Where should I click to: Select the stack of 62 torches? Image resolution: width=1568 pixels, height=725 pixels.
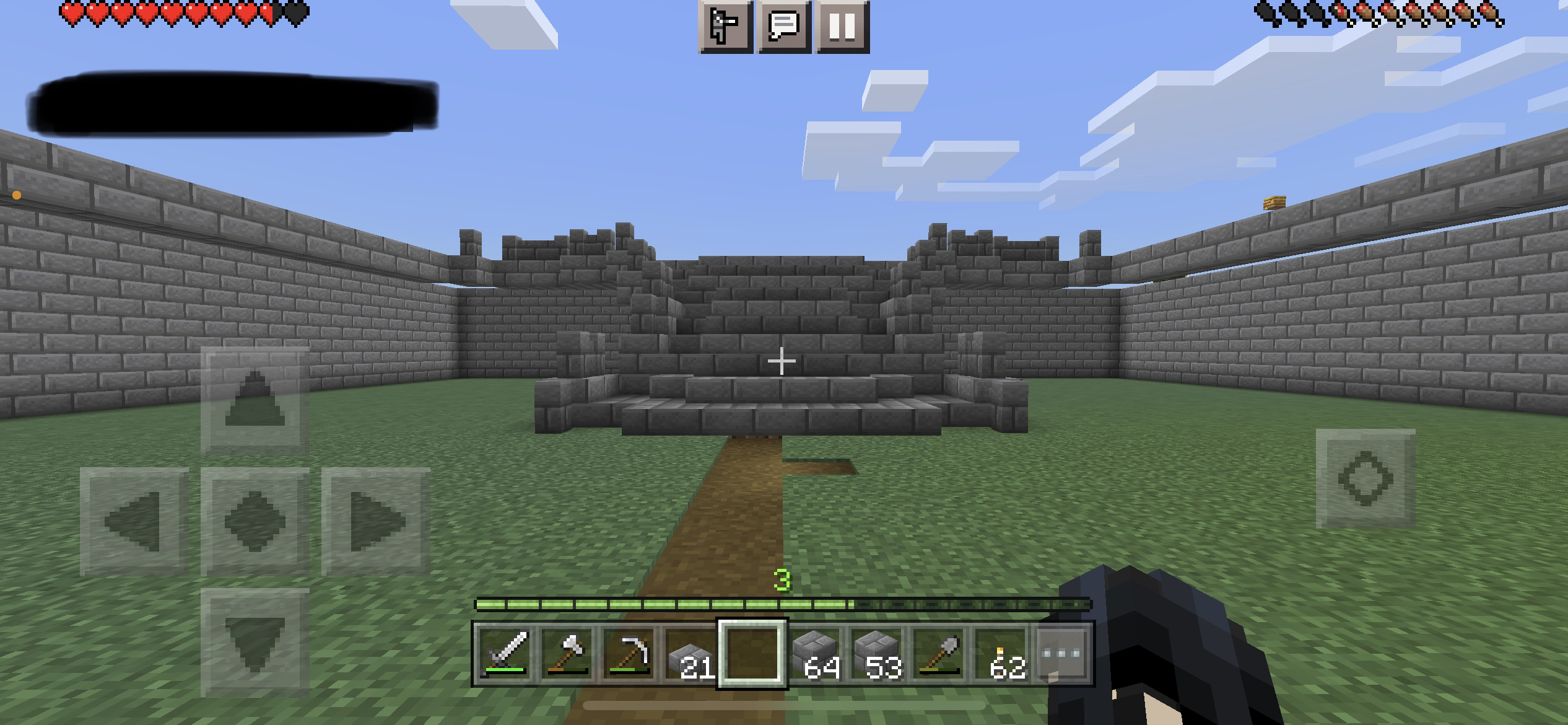tap(1001, 654)
